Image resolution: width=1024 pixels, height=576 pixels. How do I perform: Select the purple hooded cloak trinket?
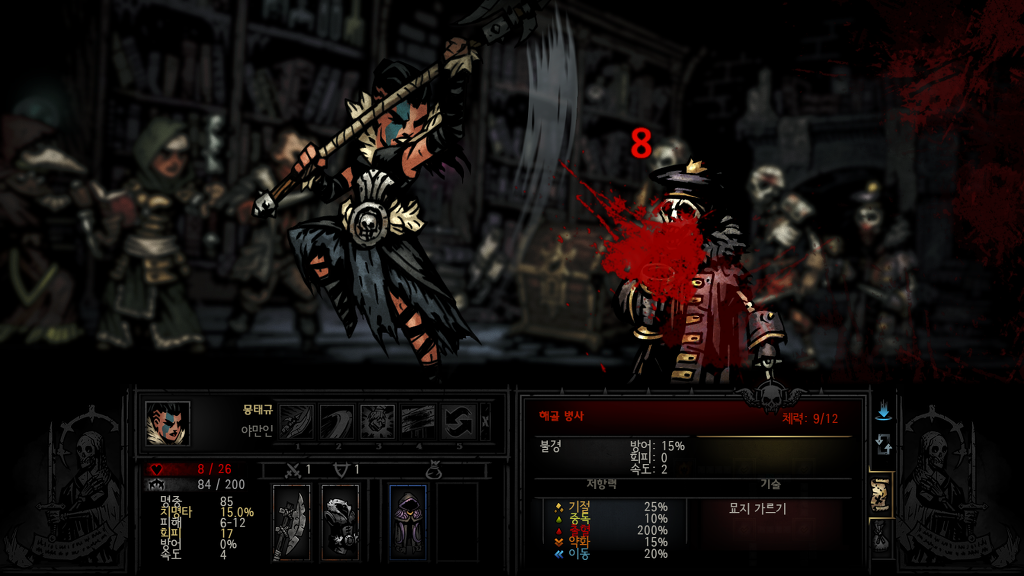pyautogui.click(x=407, y=521)
